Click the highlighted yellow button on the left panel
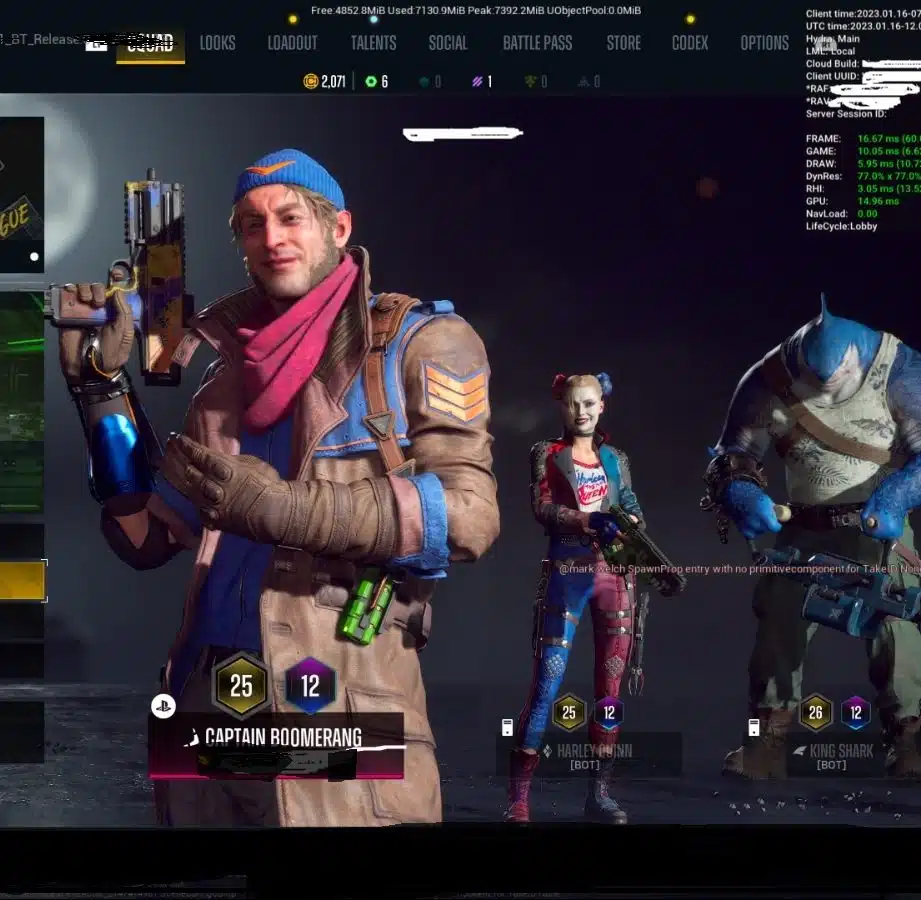 click(x=22, y=581)
